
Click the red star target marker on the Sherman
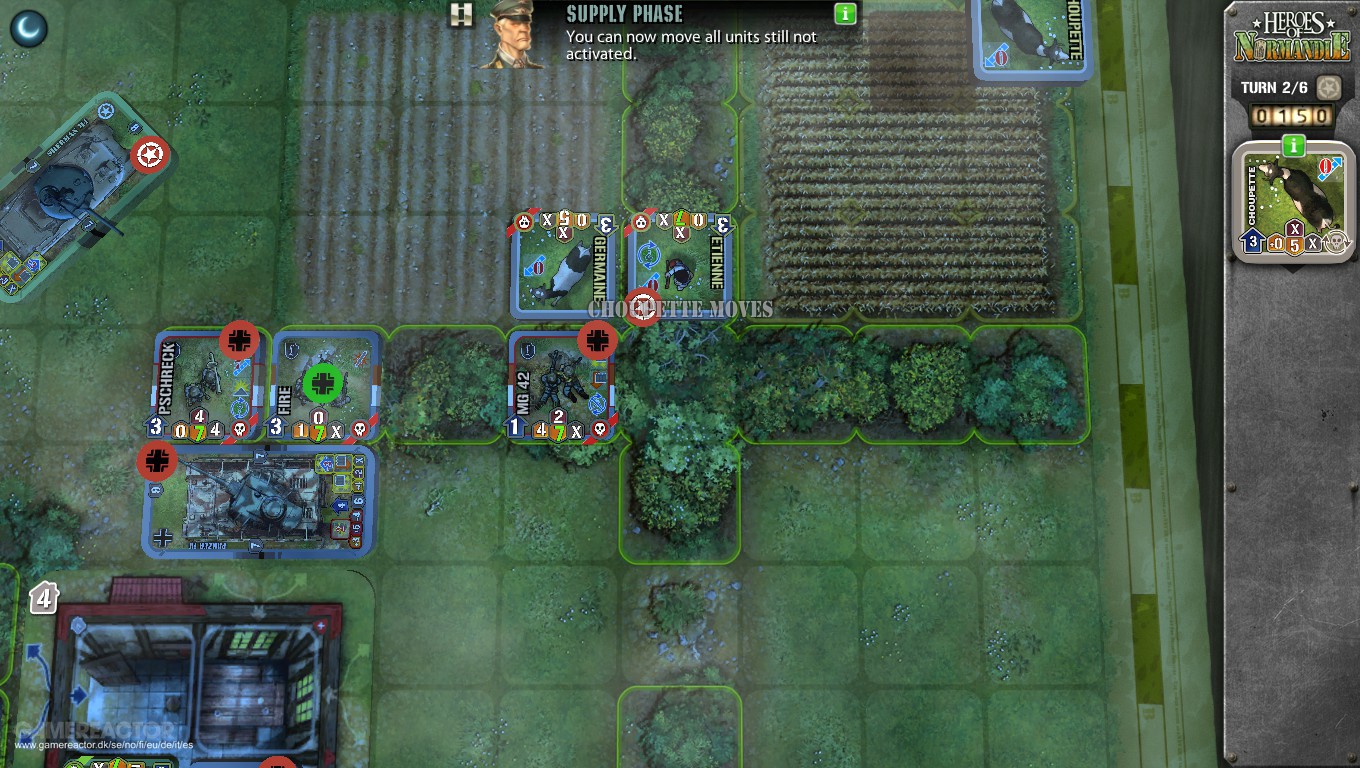tap(148, 156)
